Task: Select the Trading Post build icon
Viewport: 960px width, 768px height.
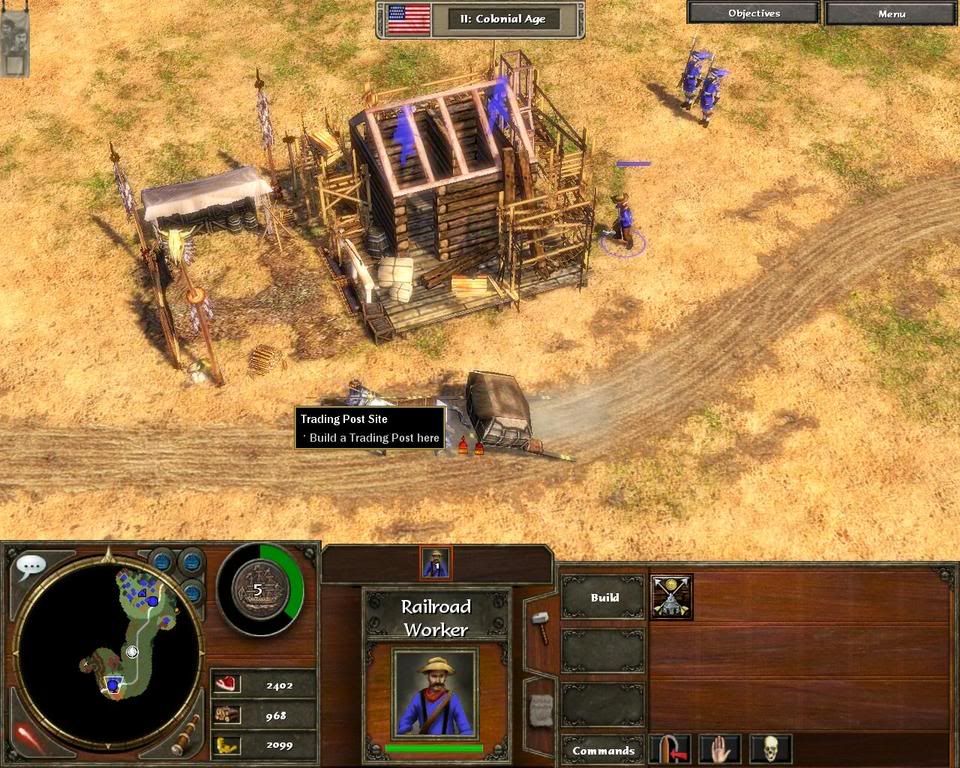Action: (x=671, y=596)
